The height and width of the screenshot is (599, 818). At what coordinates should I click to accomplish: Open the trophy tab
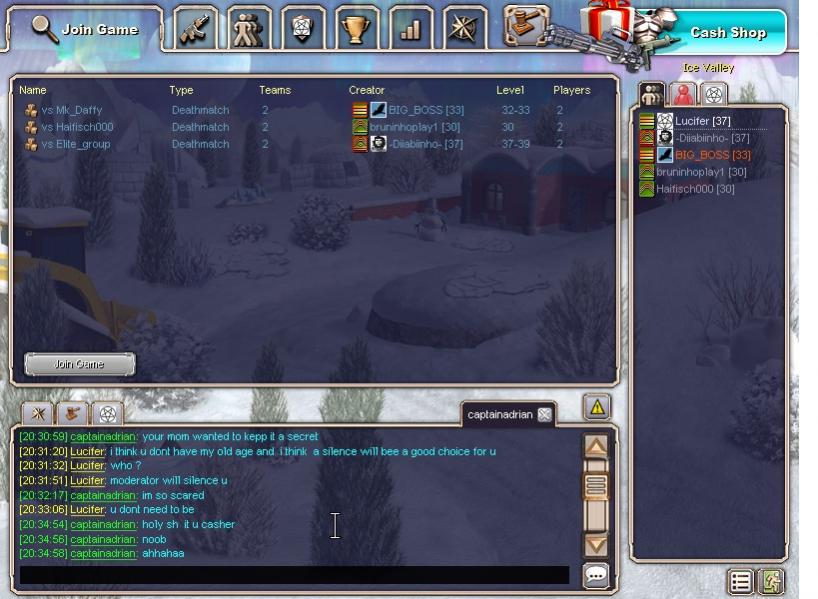click(357, 29)
